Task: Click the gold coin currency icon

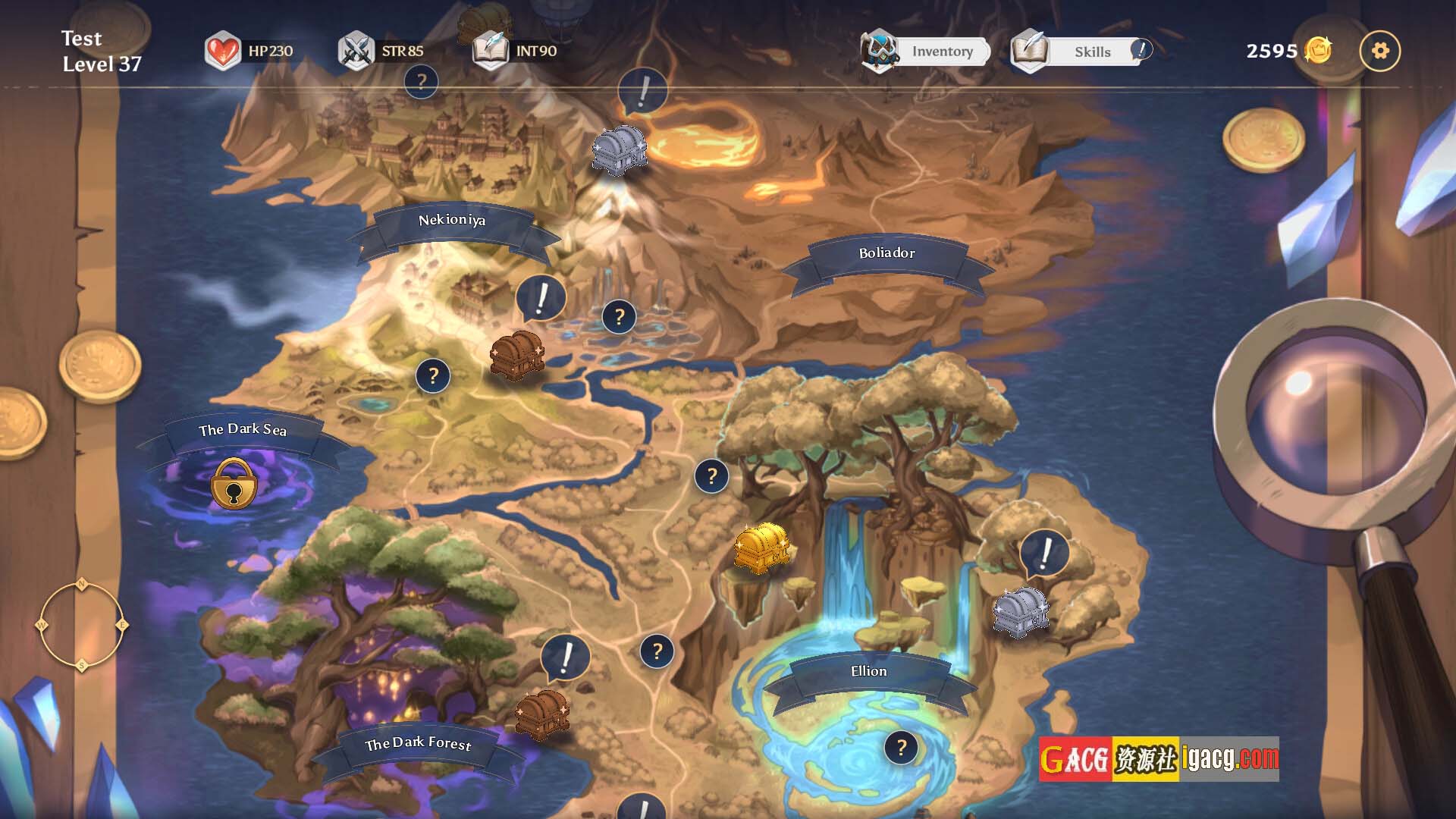Action: click(1318, 51)
